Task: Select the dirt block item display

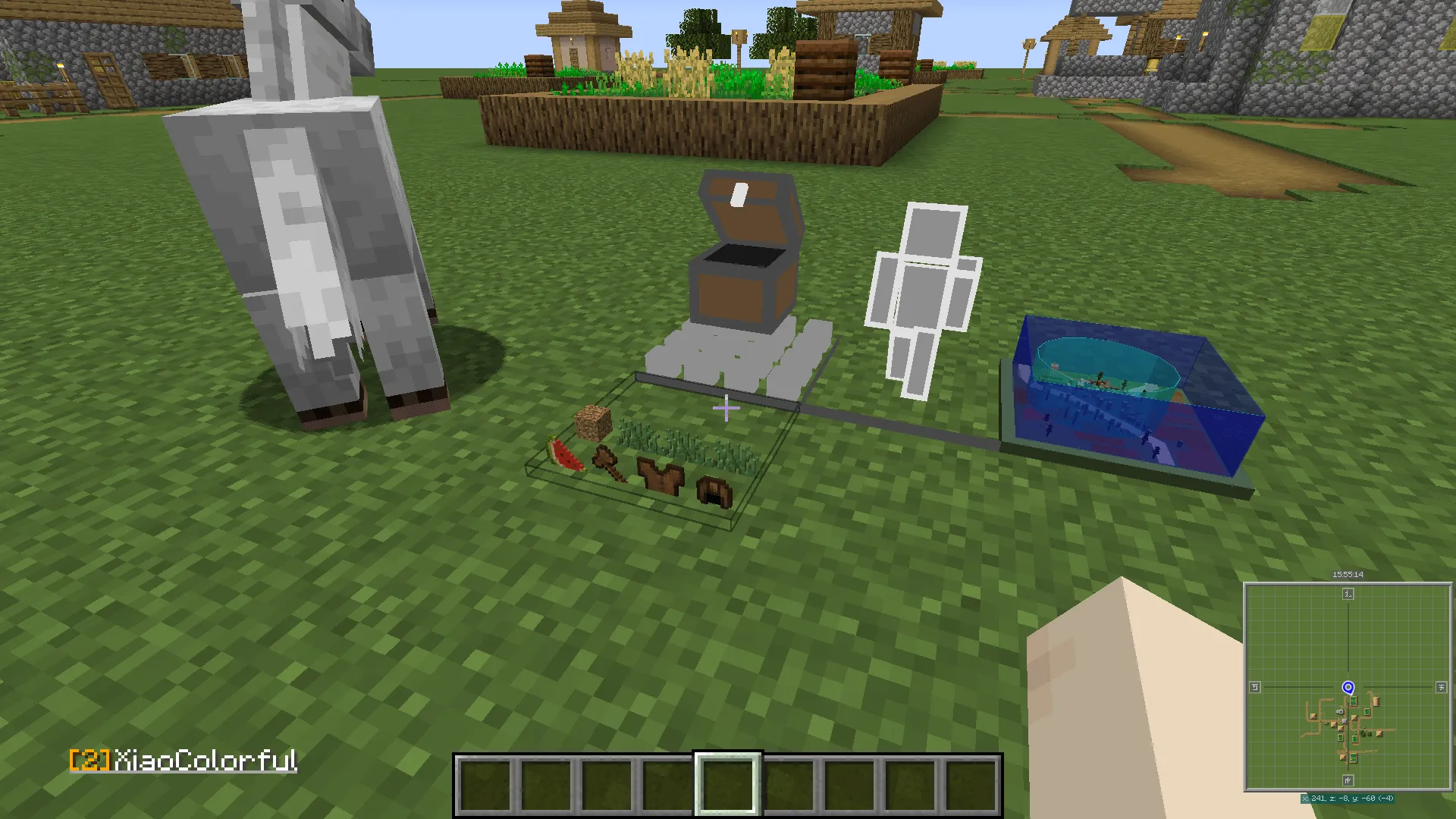Action: click(593, 421)
